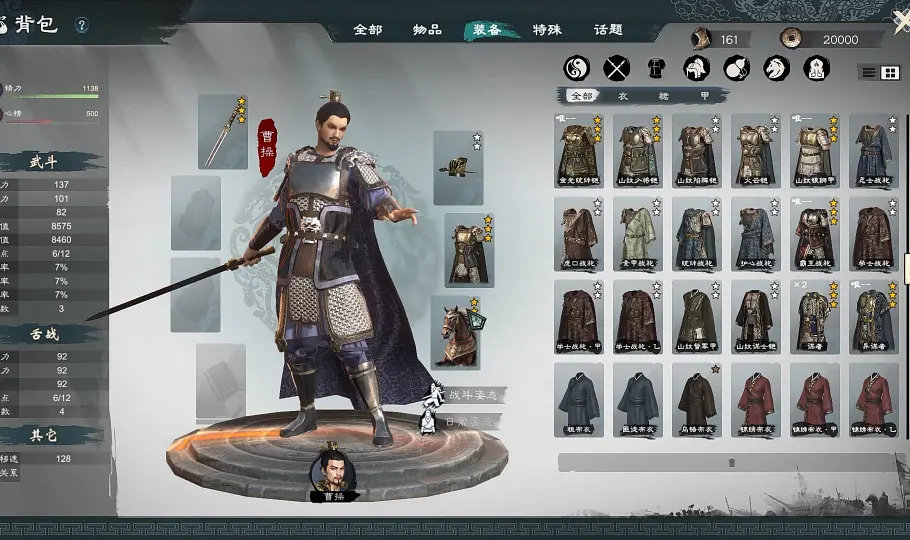Filter by horse head mount icon
This screenshot has width=910, height=540.
(776, 68)
